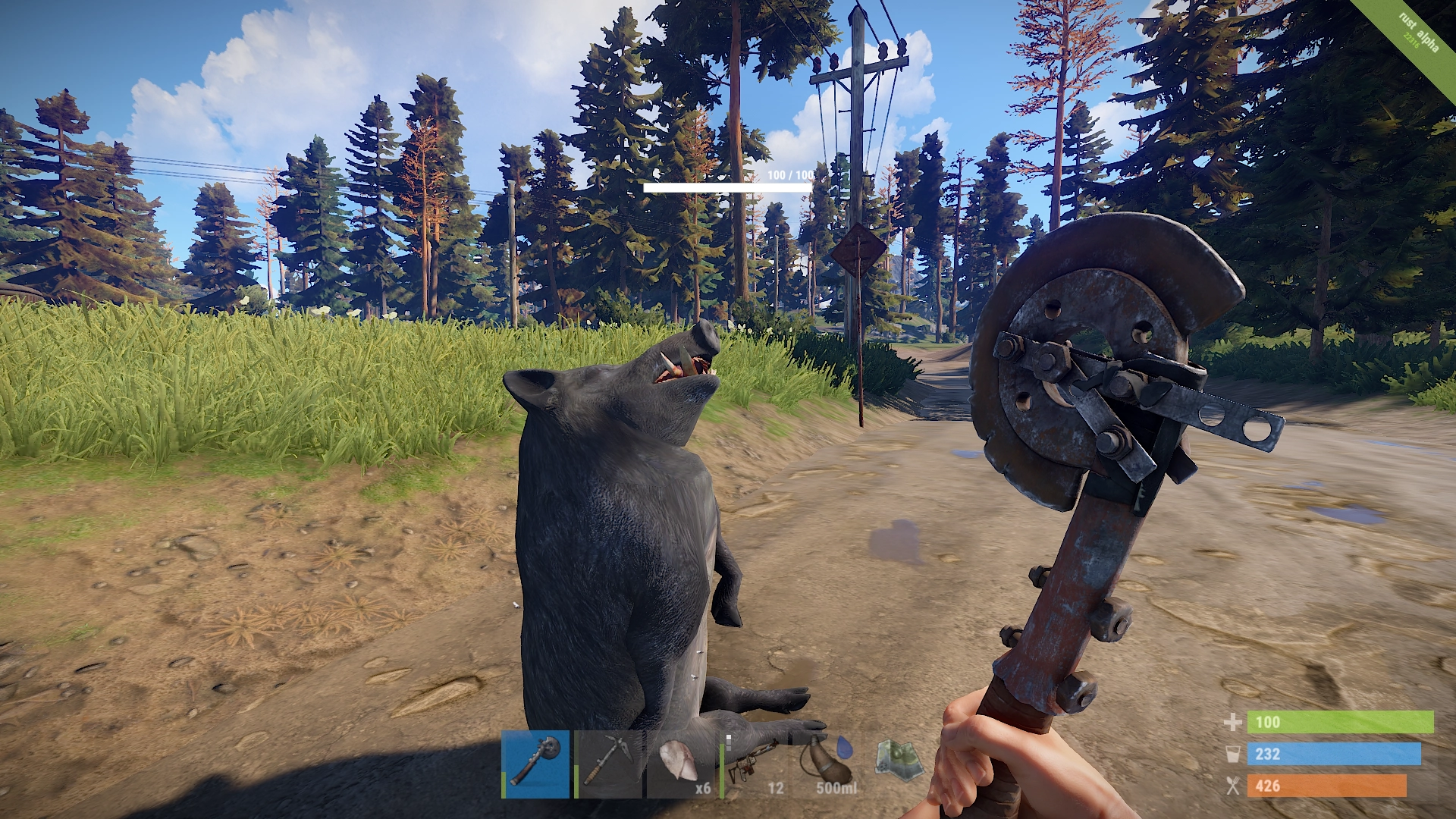Image resolution: width=1456 pixels, height=819 pixels.
Task: Choose the raw chicken breast x6 slot
Action: point(681,764)
